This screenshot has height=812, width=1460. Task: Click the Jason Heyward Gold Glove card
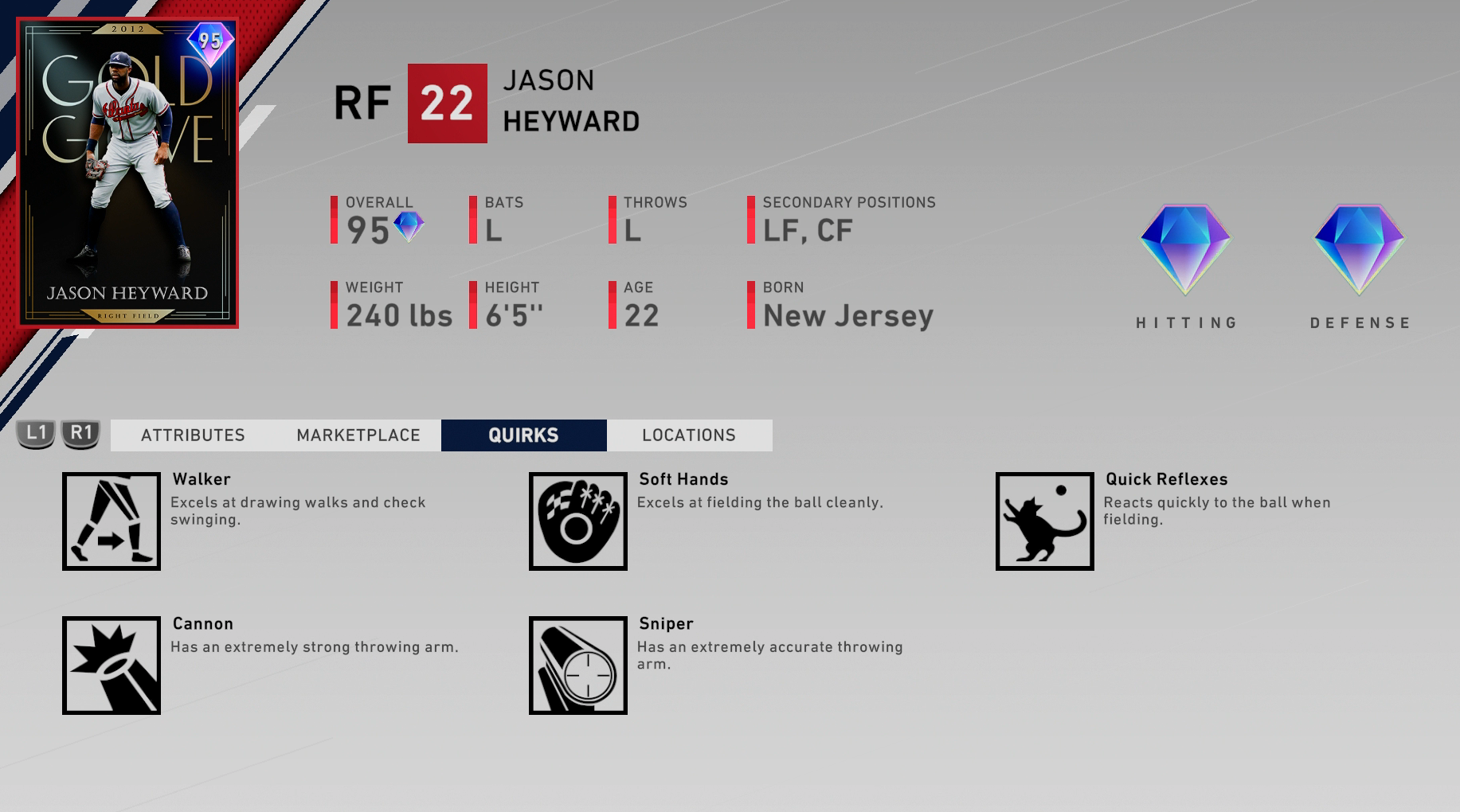[x=127, y=173]
